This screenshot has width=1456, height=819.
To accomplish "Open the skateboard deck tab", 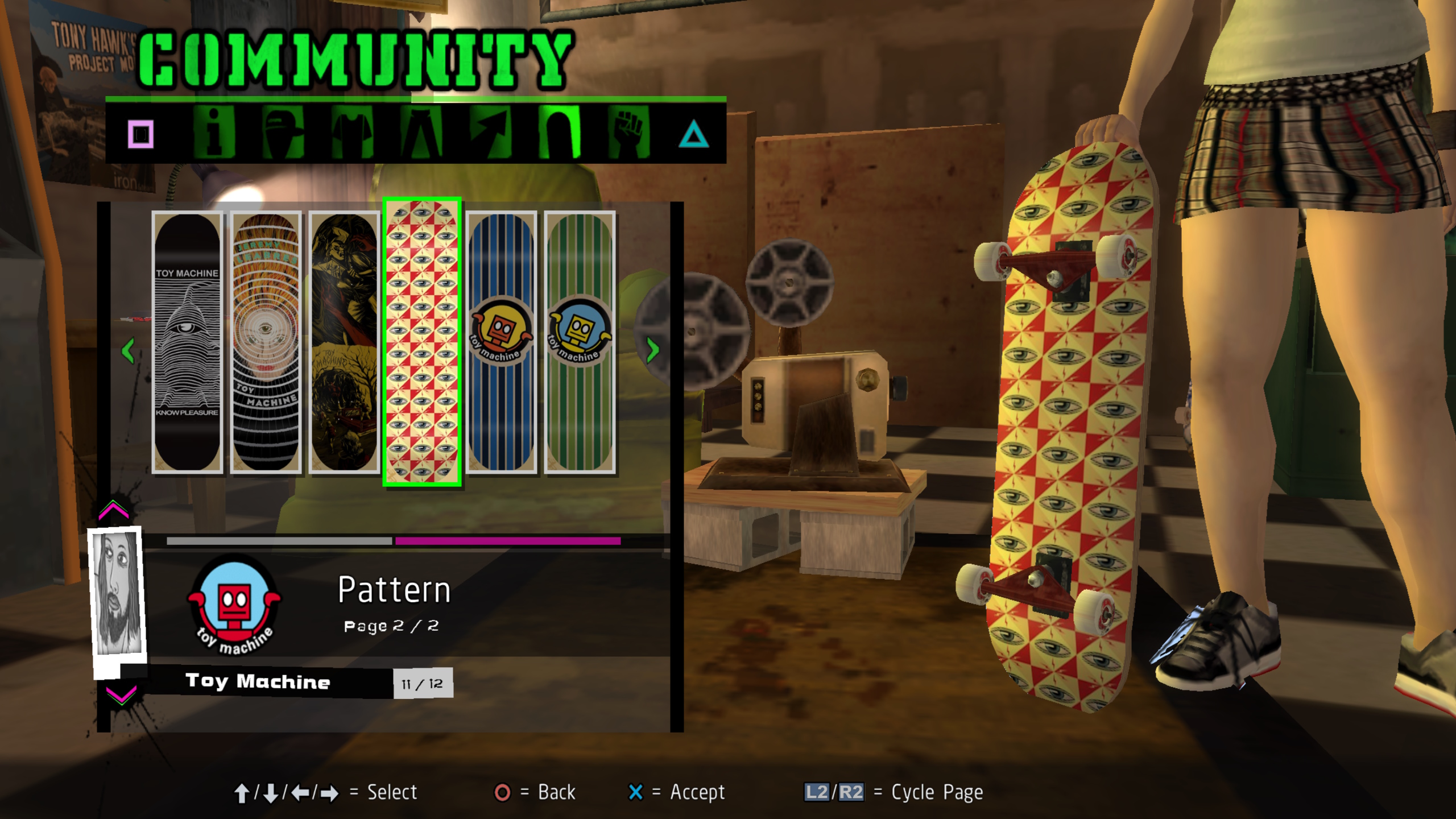I will coord(560,133).
